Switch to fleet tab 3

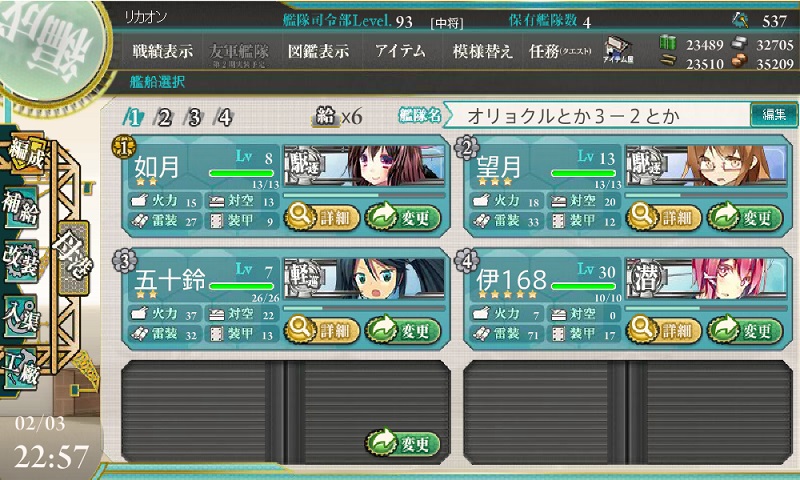pos(194,117)
